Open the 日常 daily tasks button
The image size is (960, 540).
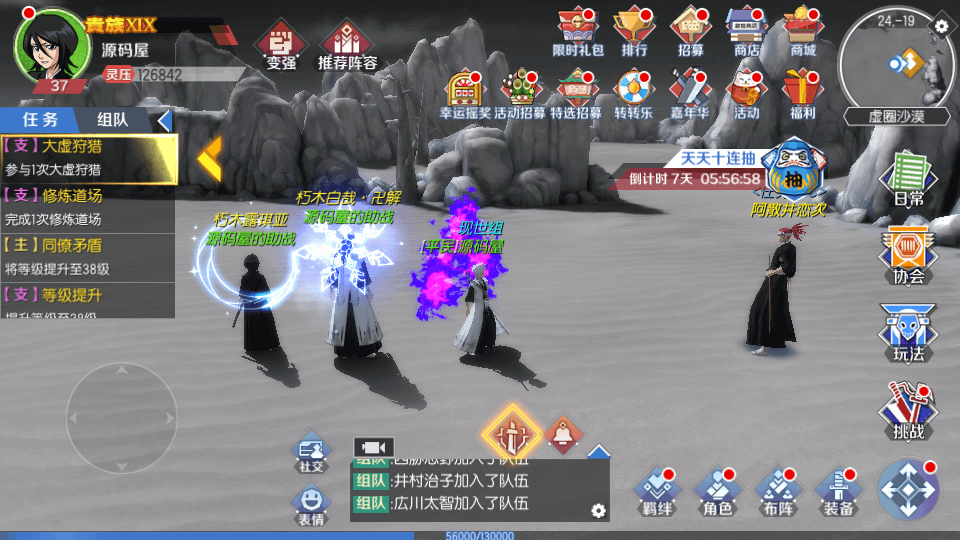[x=908, y=178]
